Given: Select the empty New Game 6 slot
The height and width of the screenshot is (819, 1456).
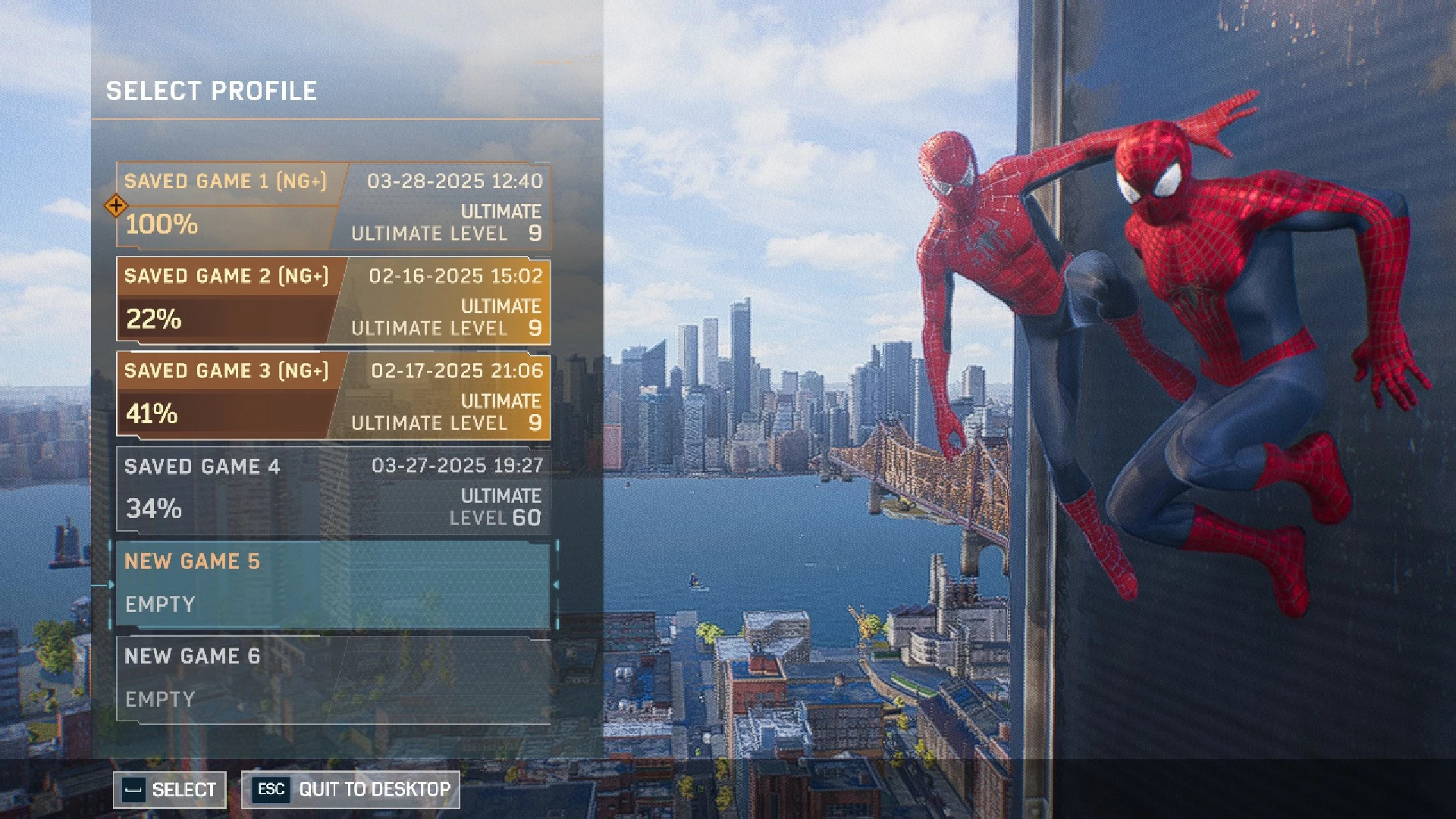Looking at the screenshot, I should coord(334,679).
